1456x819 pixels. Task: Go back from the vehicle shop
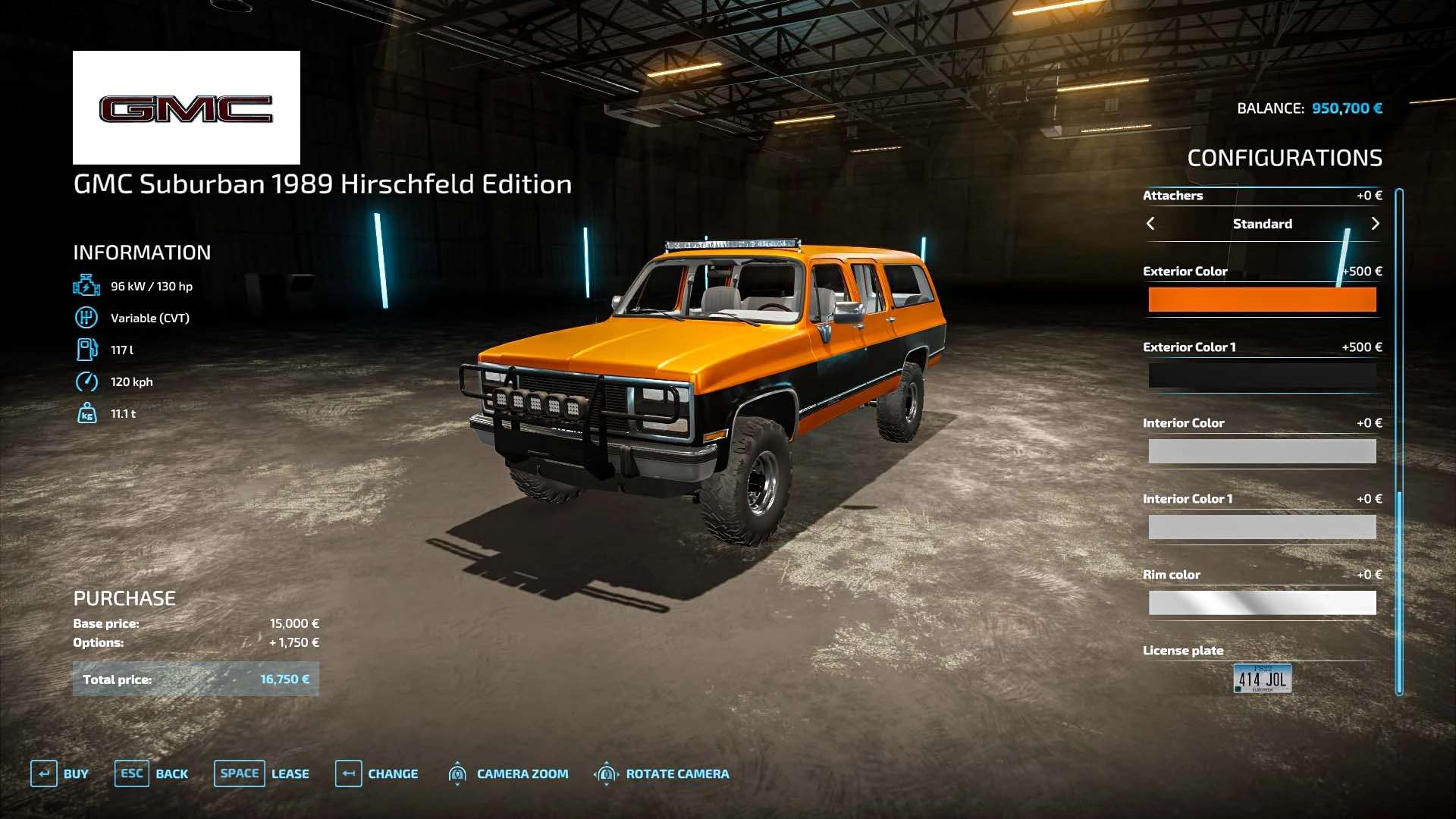[152, 773]
